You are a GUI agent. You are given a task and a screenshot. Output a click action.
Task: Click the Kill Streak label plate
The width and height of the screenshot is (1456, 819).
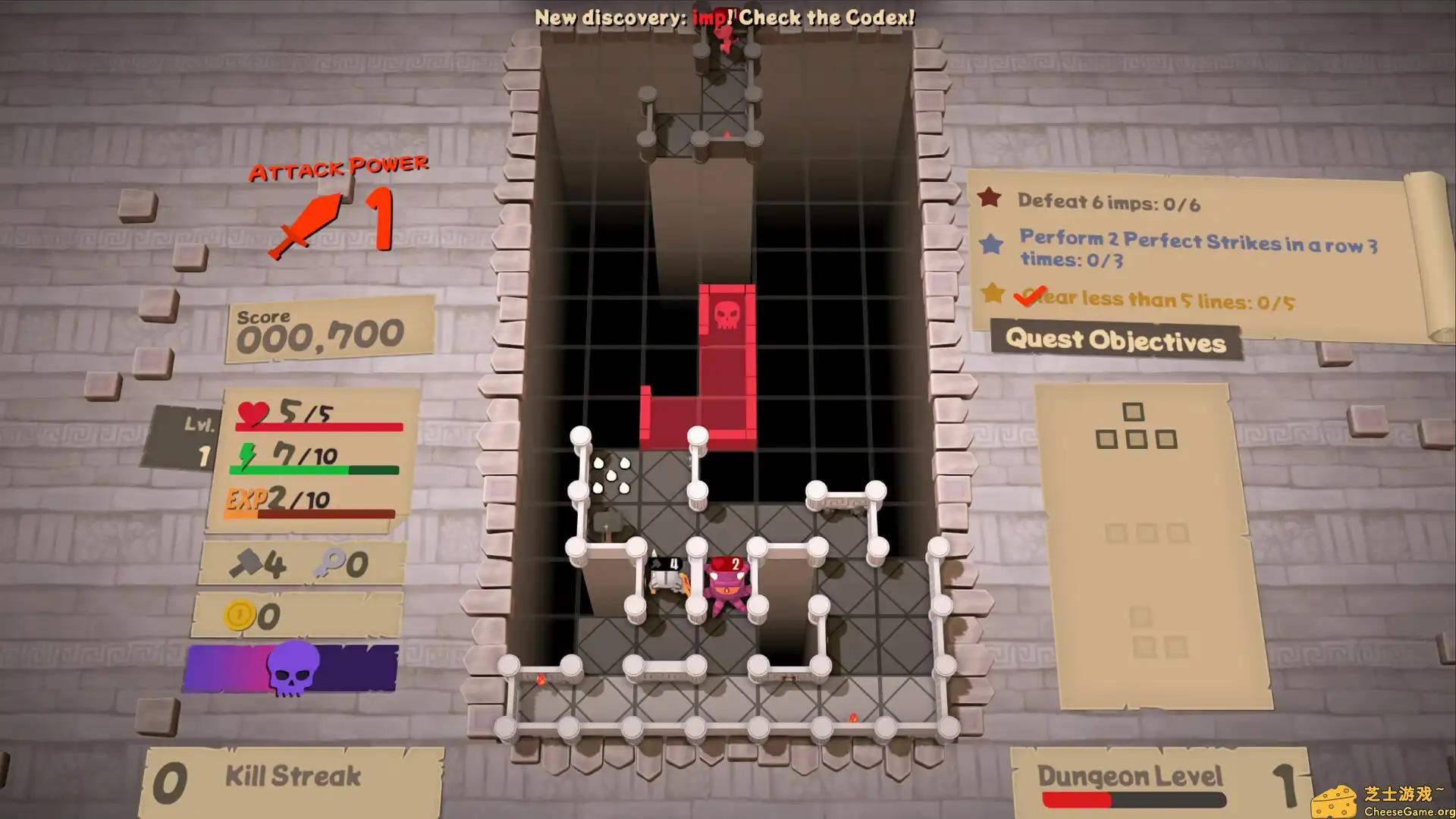pos(293,775)
